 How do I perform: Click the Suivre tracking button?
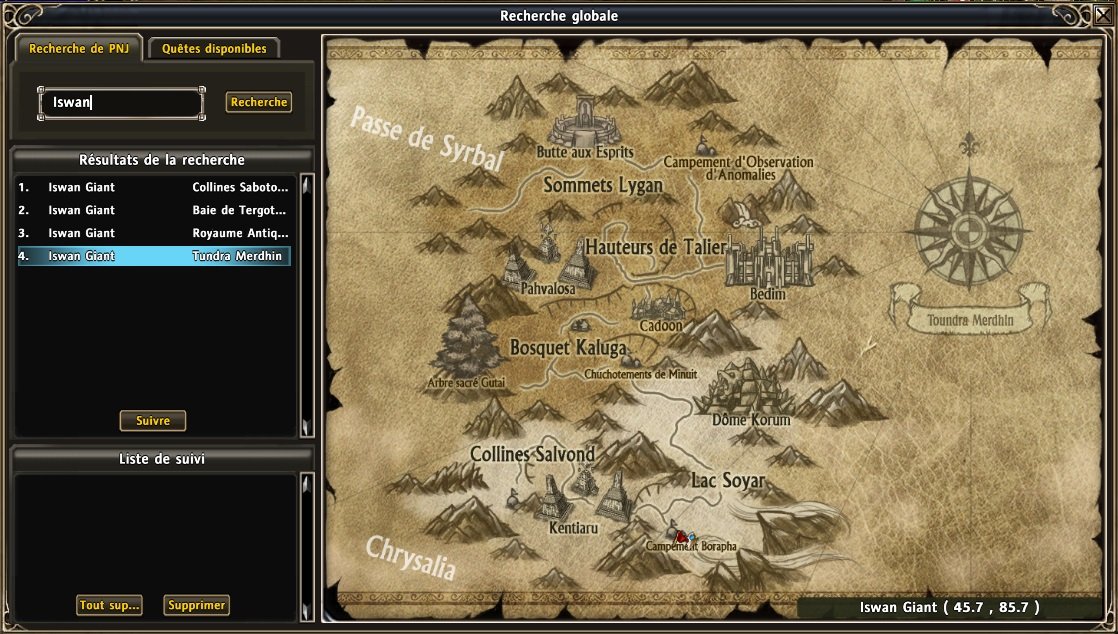click(153, 421)
